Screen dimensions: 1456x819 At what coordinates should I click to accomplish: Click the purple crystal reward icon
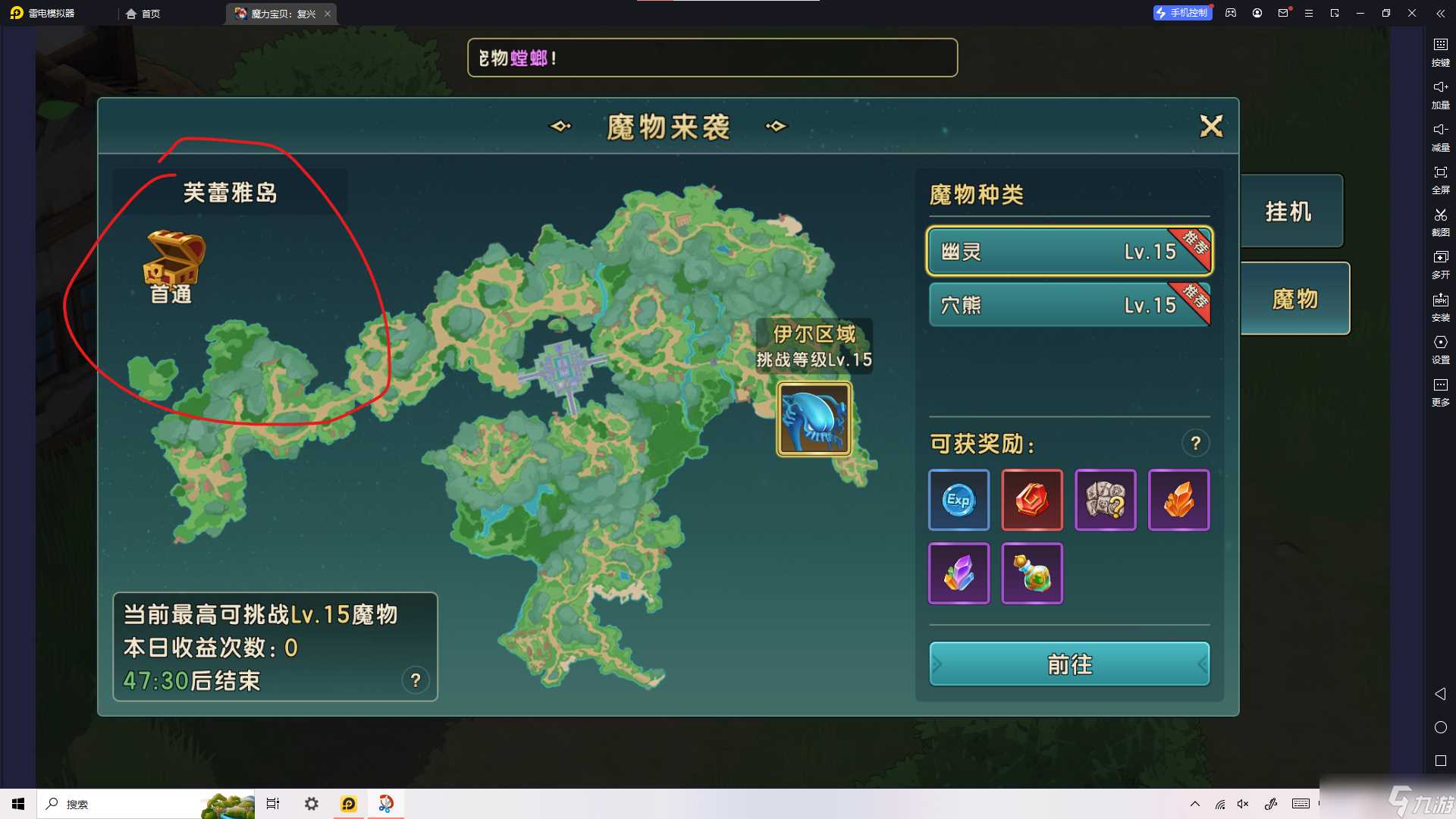[958, 574]
